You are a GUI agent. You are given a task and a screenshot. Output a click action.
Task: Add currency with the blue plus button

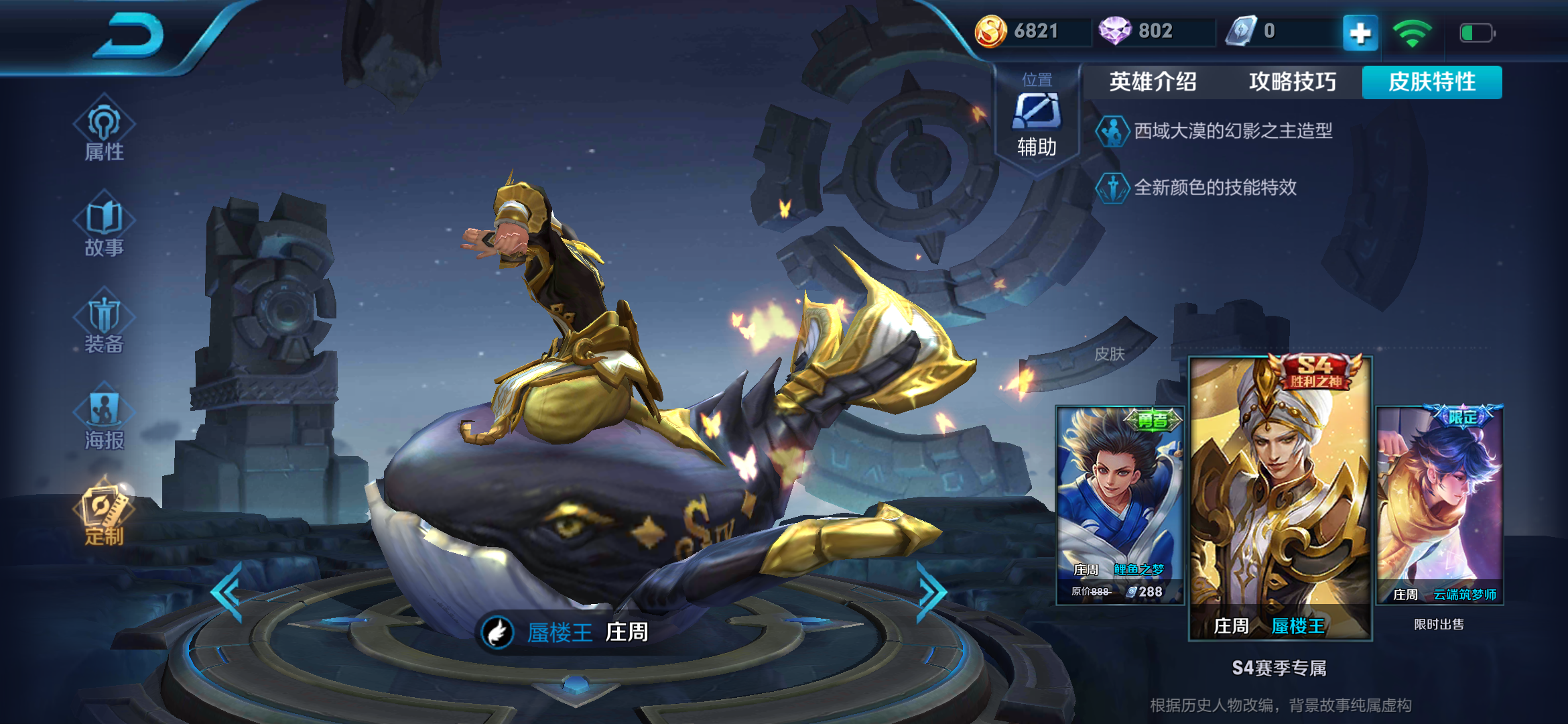coord(1360,33)
